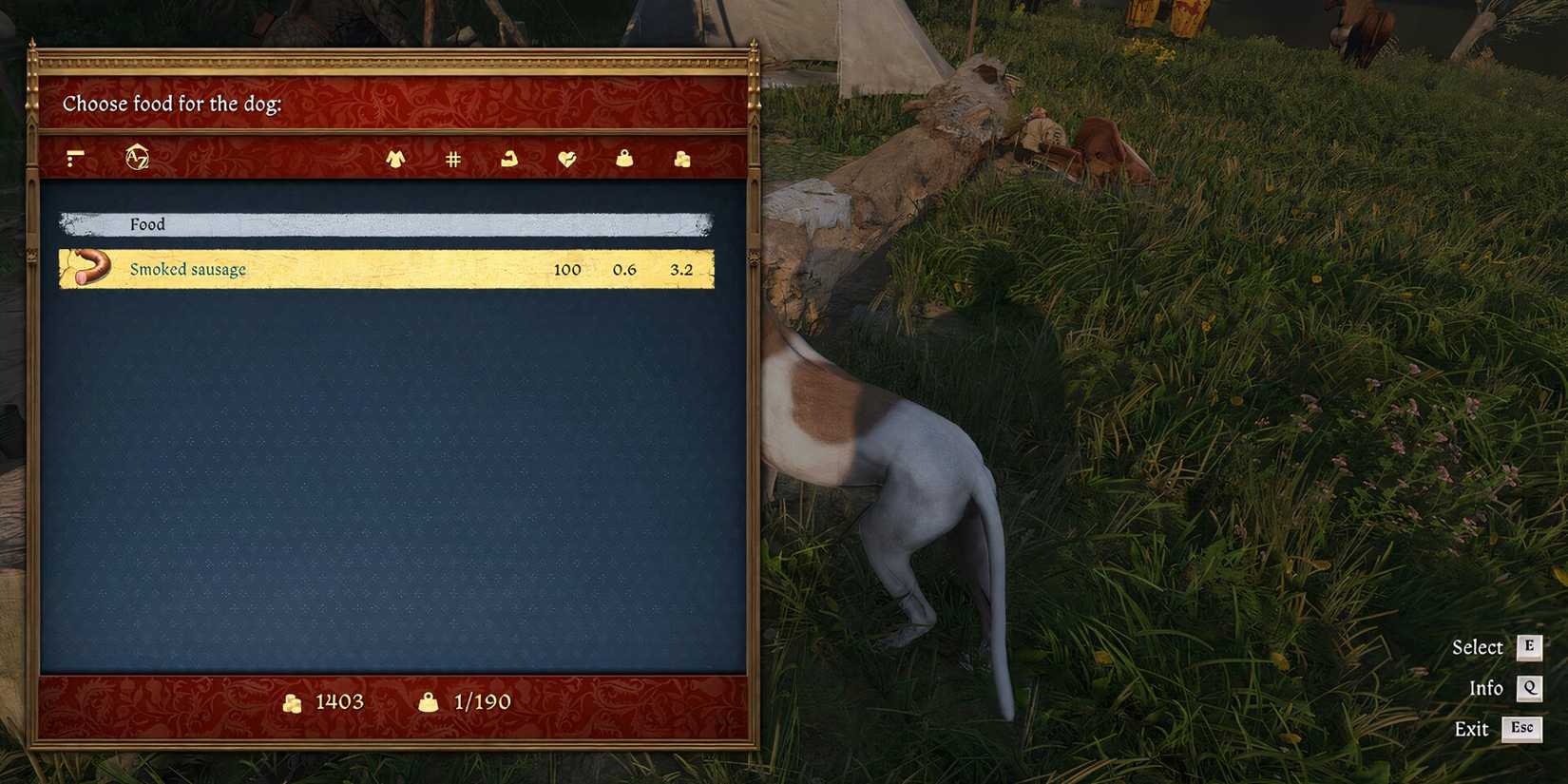1568x784 pixels.
Task: Click the default sort icon
Action: [x=76, y=158]
